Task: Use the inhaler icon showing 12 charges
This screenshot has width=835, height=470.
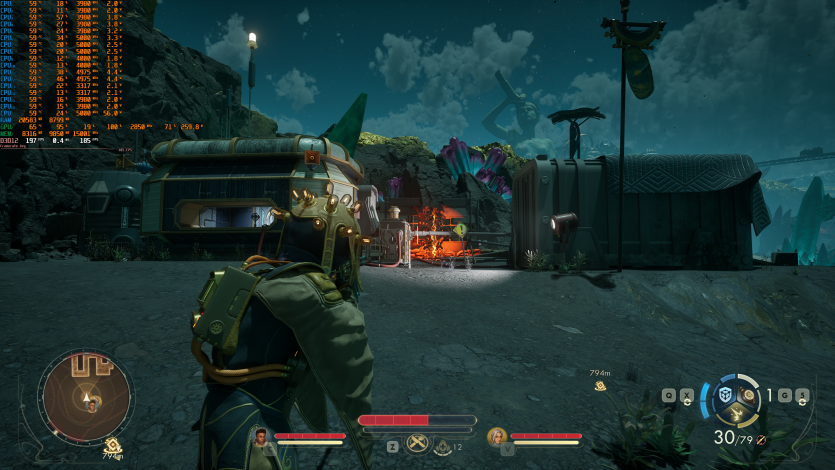Action: tap(441, 446)
